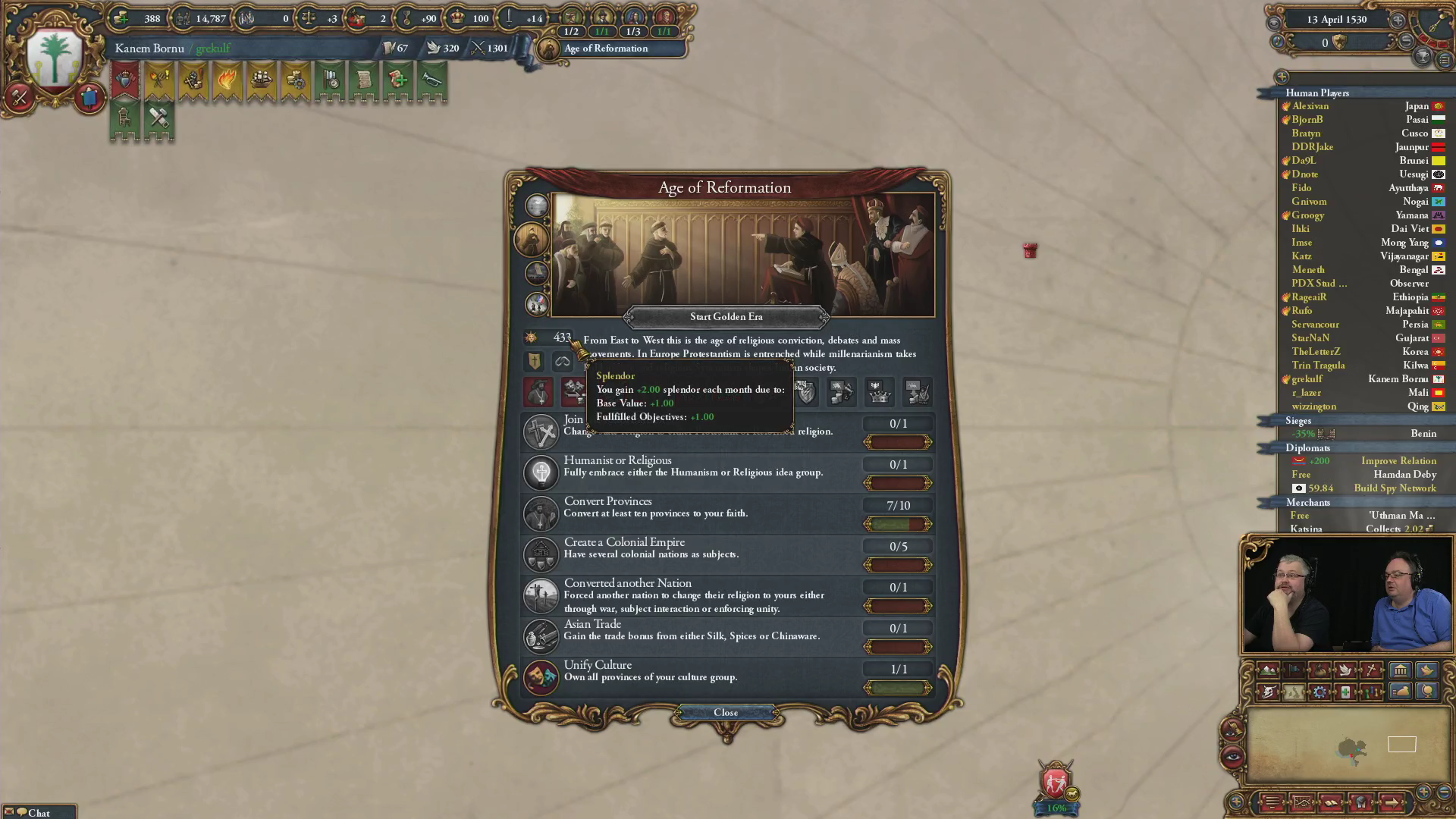Viewport: 1456px width, 819px height.
Task: Collapse the Diplomats section
Action: pos(1308,448)
